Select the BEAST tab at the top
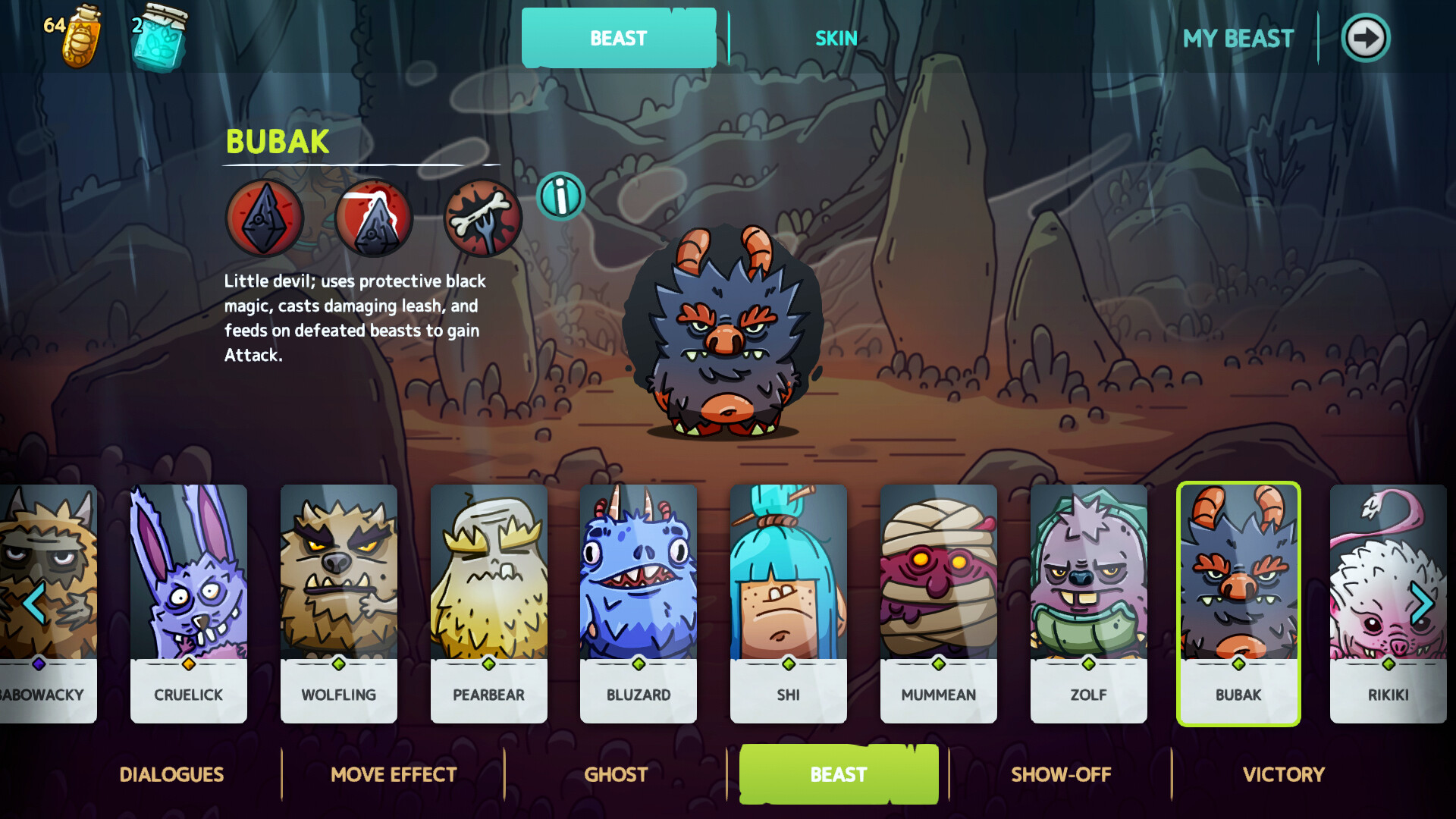Screen dimensions: 1456x819 click(618, 38)
